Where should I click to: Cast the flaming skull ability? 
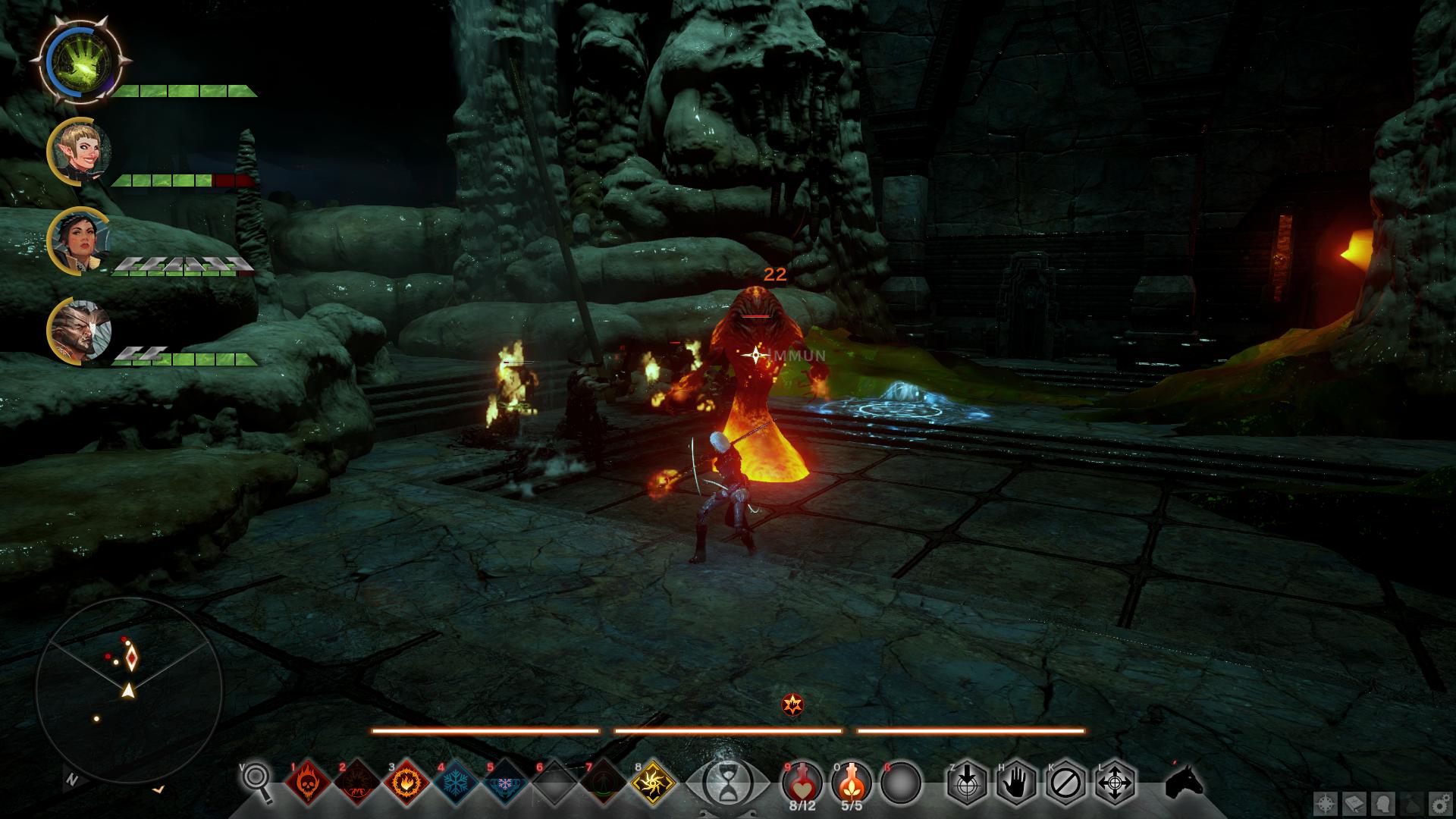click(307, 781)
